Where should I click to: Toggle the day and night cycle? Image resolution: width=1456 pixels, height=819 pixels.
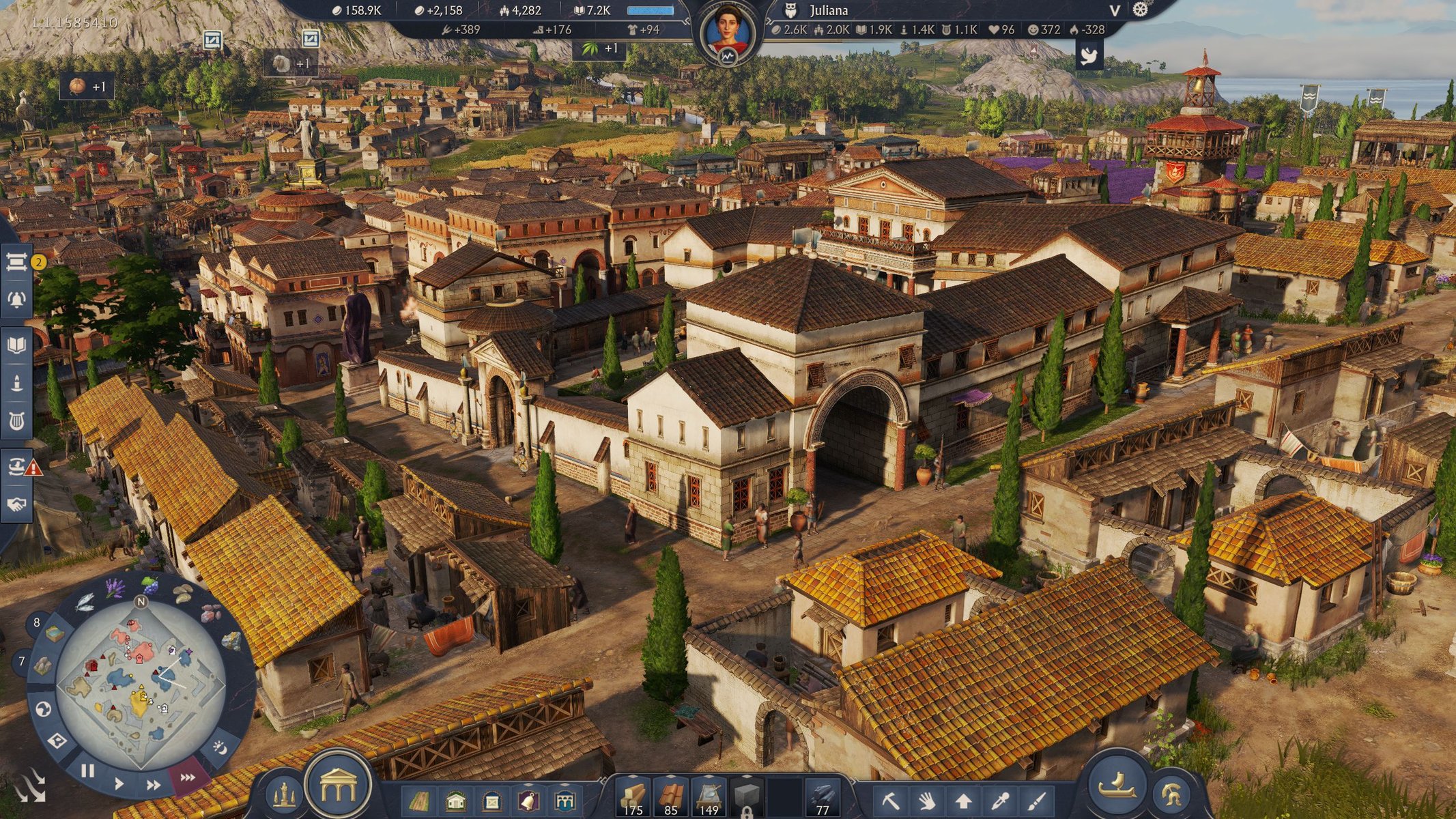[x=220, y=747]
